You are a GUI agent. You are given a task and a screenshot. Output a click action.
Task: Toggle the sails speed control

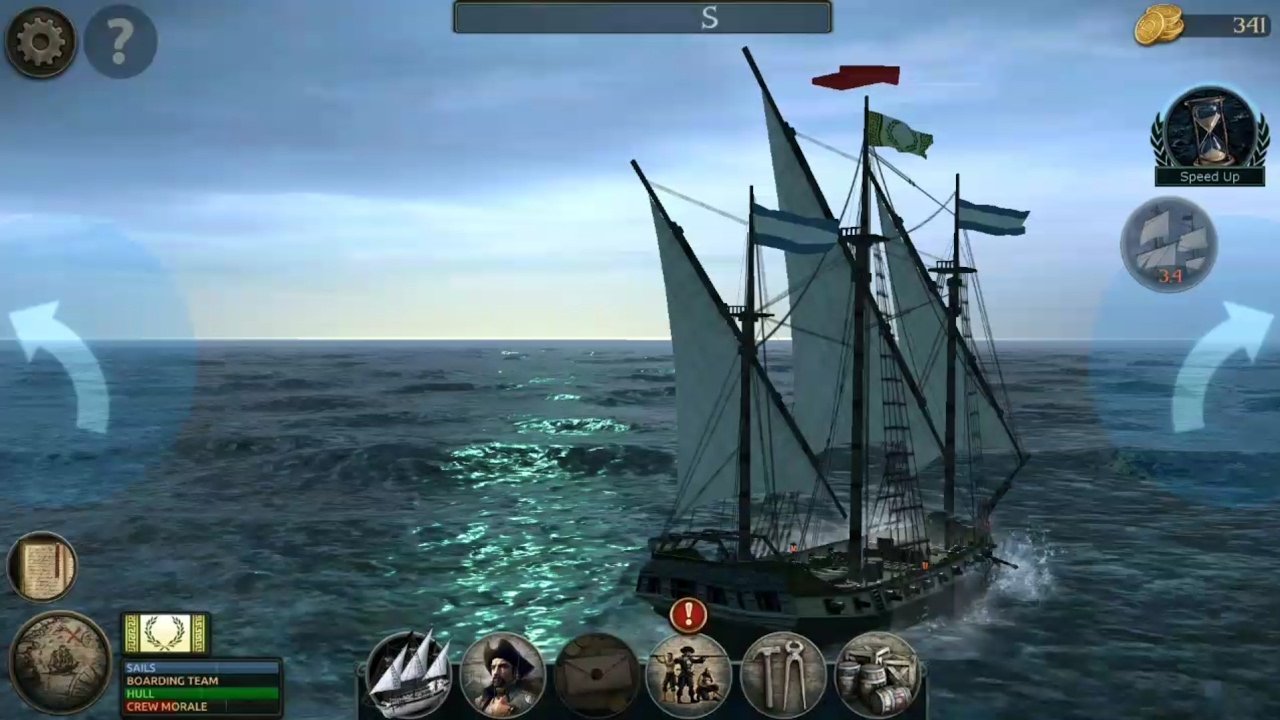tap(1170, 243)
